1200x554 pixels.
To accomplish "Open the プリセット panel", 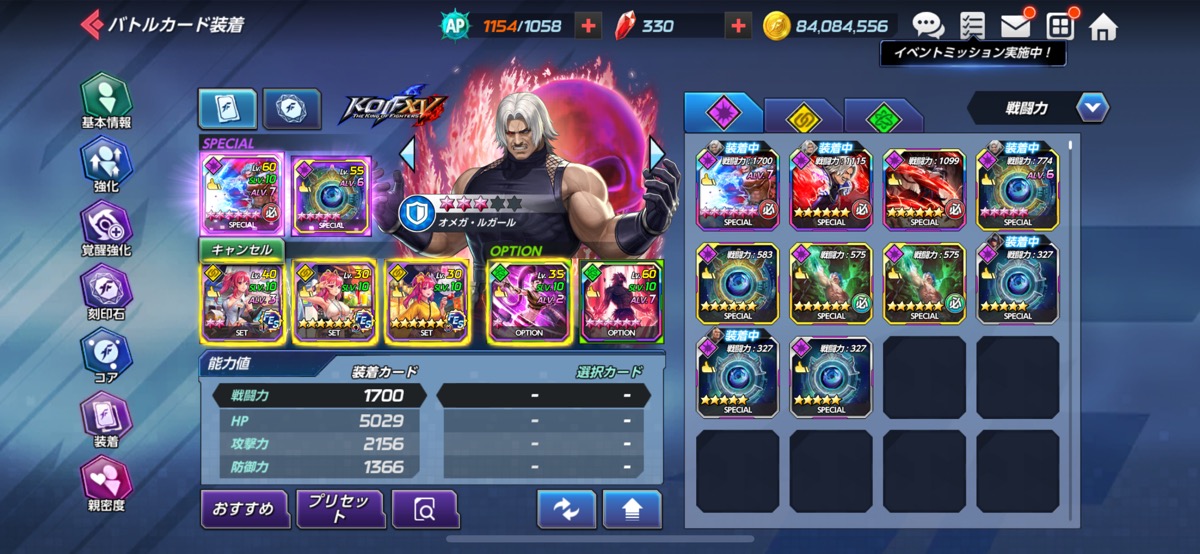I will (x=340, y=509).
